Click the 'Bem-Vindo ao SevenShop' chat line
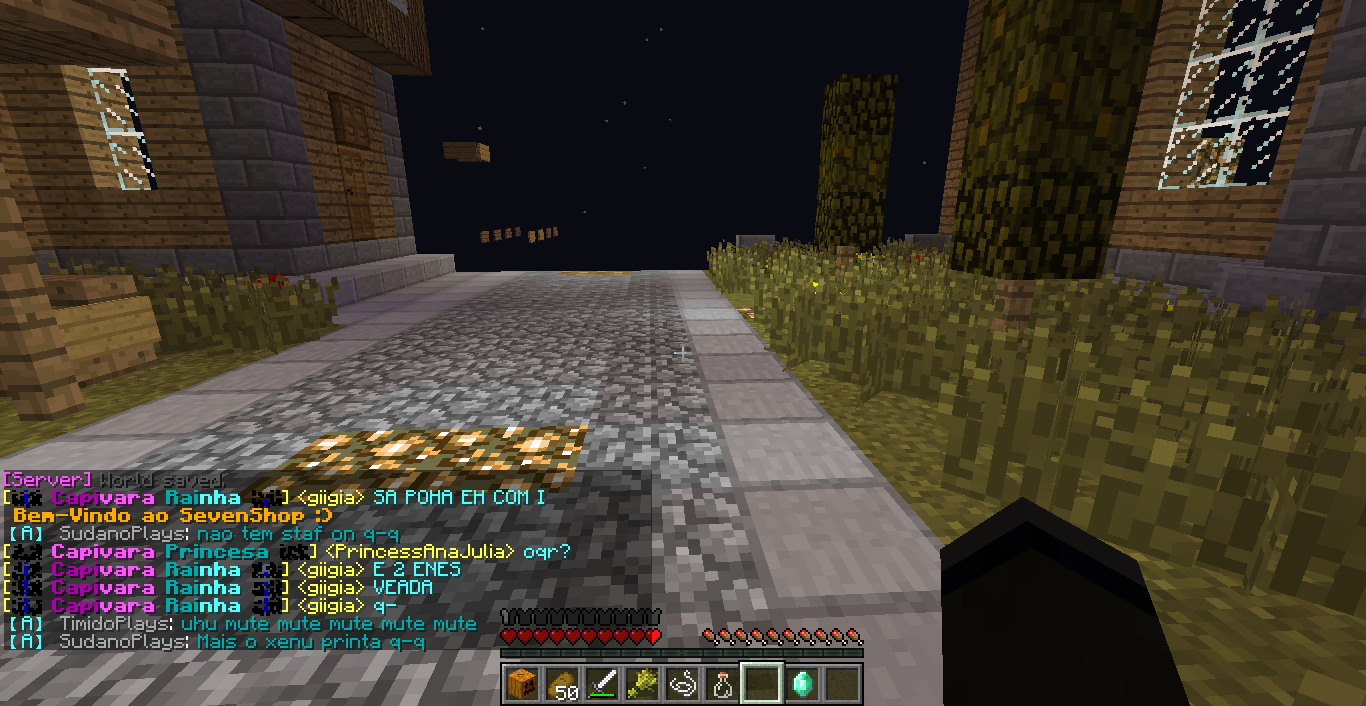The height and width of the screenshot is (706, 1366). pyautogui.click(x=173, y=515)
